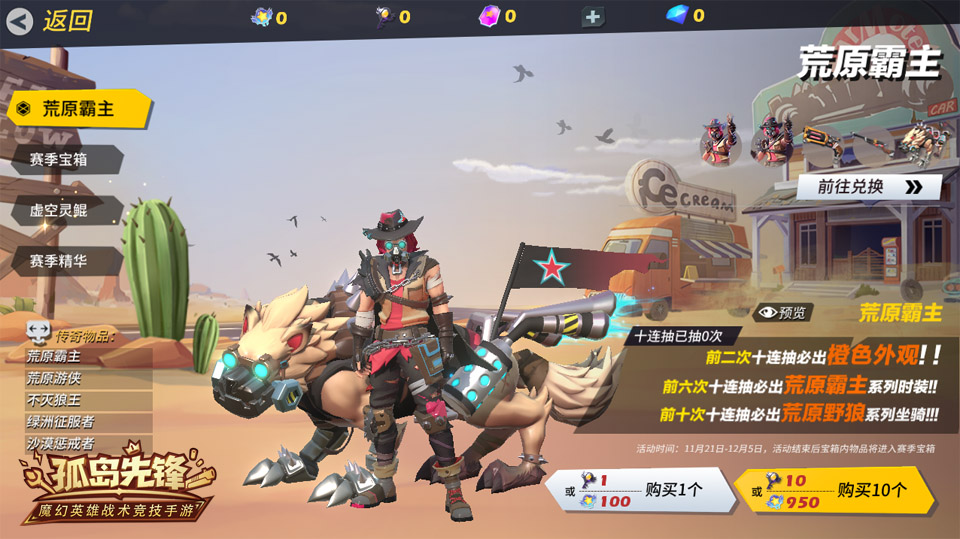This screenshot has height=539, width=960.
Task: Select the 荒原霸主 tab
Action: 78,109
